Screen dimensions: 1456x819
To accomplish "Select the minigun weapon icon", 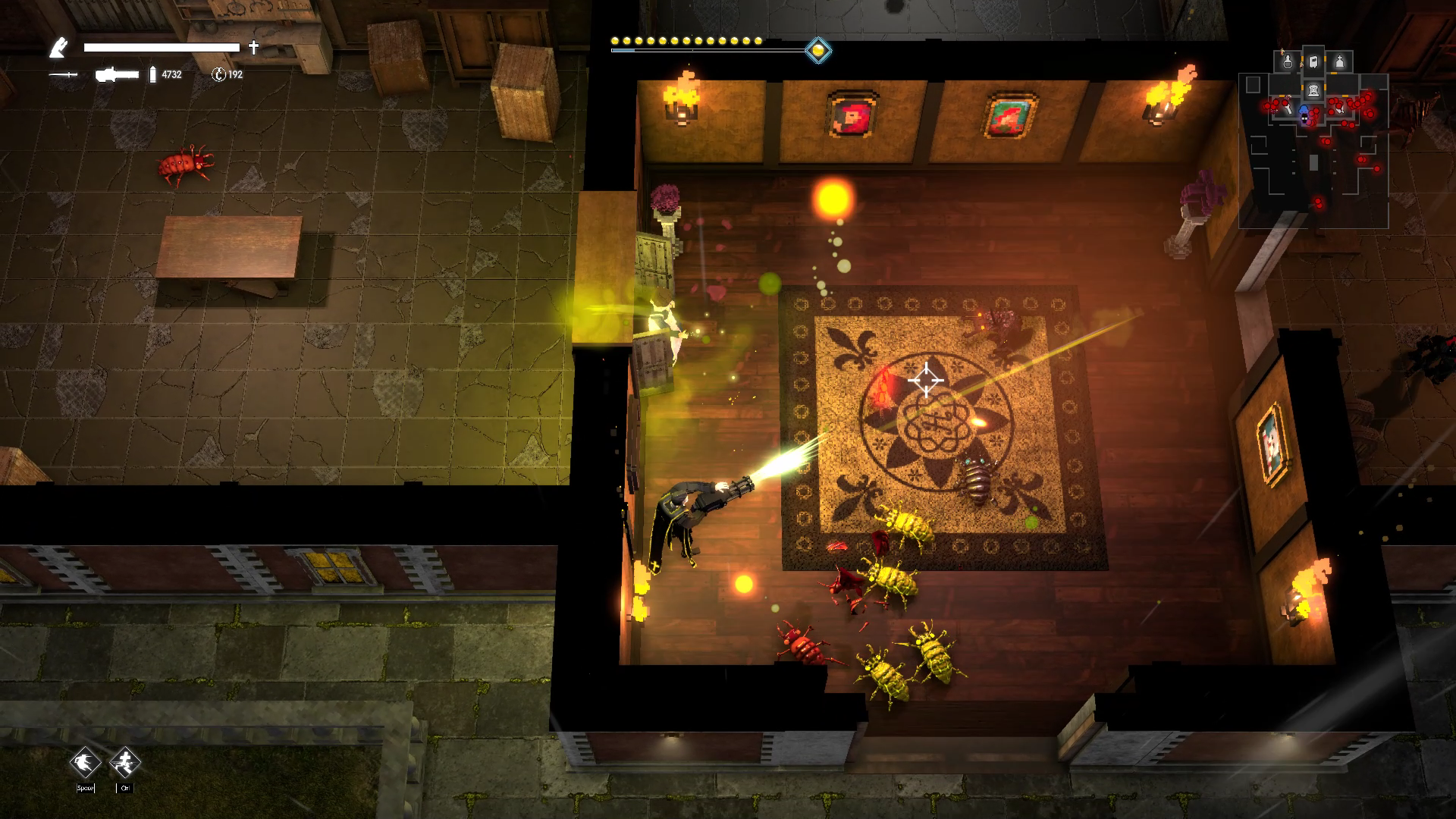I will (x=117, y=74).
